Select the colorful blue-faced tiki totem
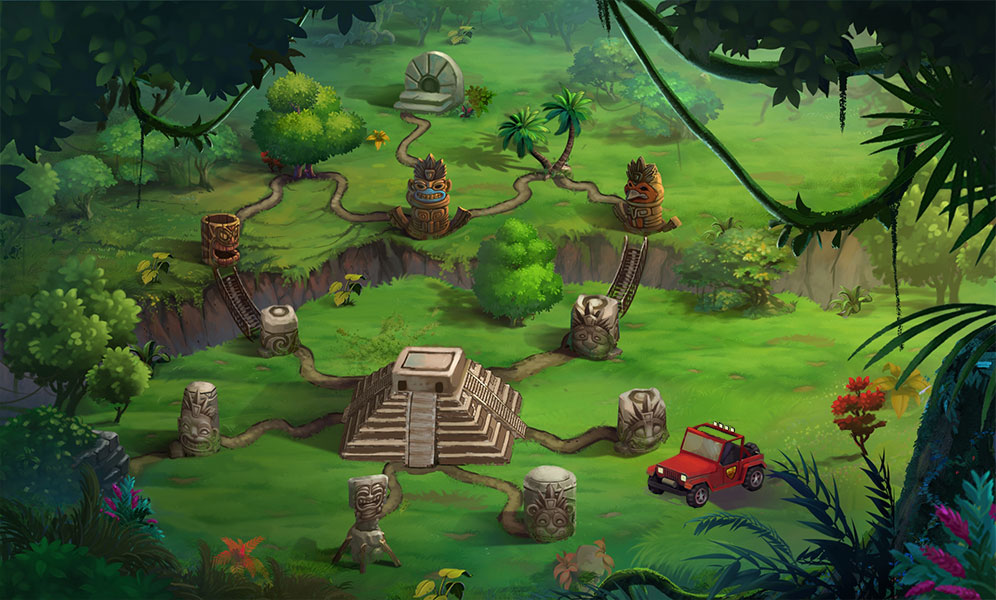This screenshot has width=996, height=600. (428, 197)
